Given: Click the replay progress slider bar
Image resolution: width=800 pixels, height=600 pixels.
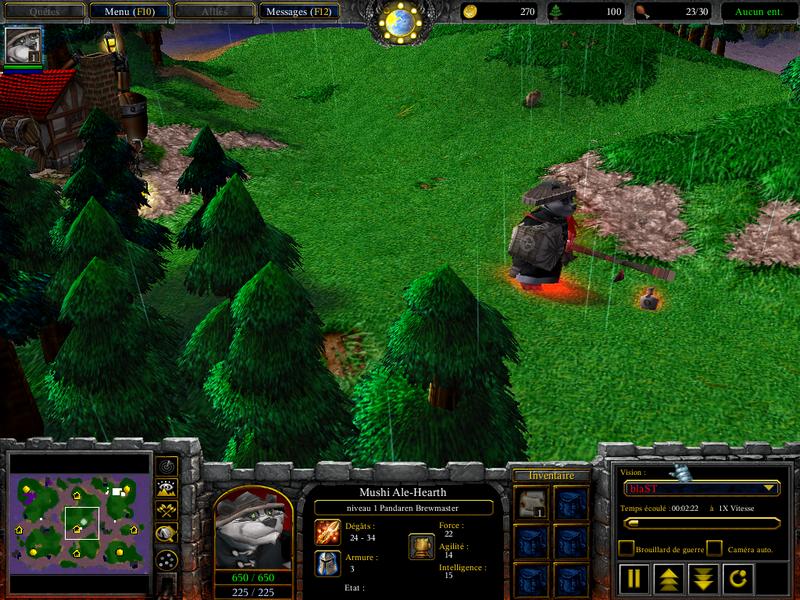Looking at the screenshot, I should (x=700, y=522).
